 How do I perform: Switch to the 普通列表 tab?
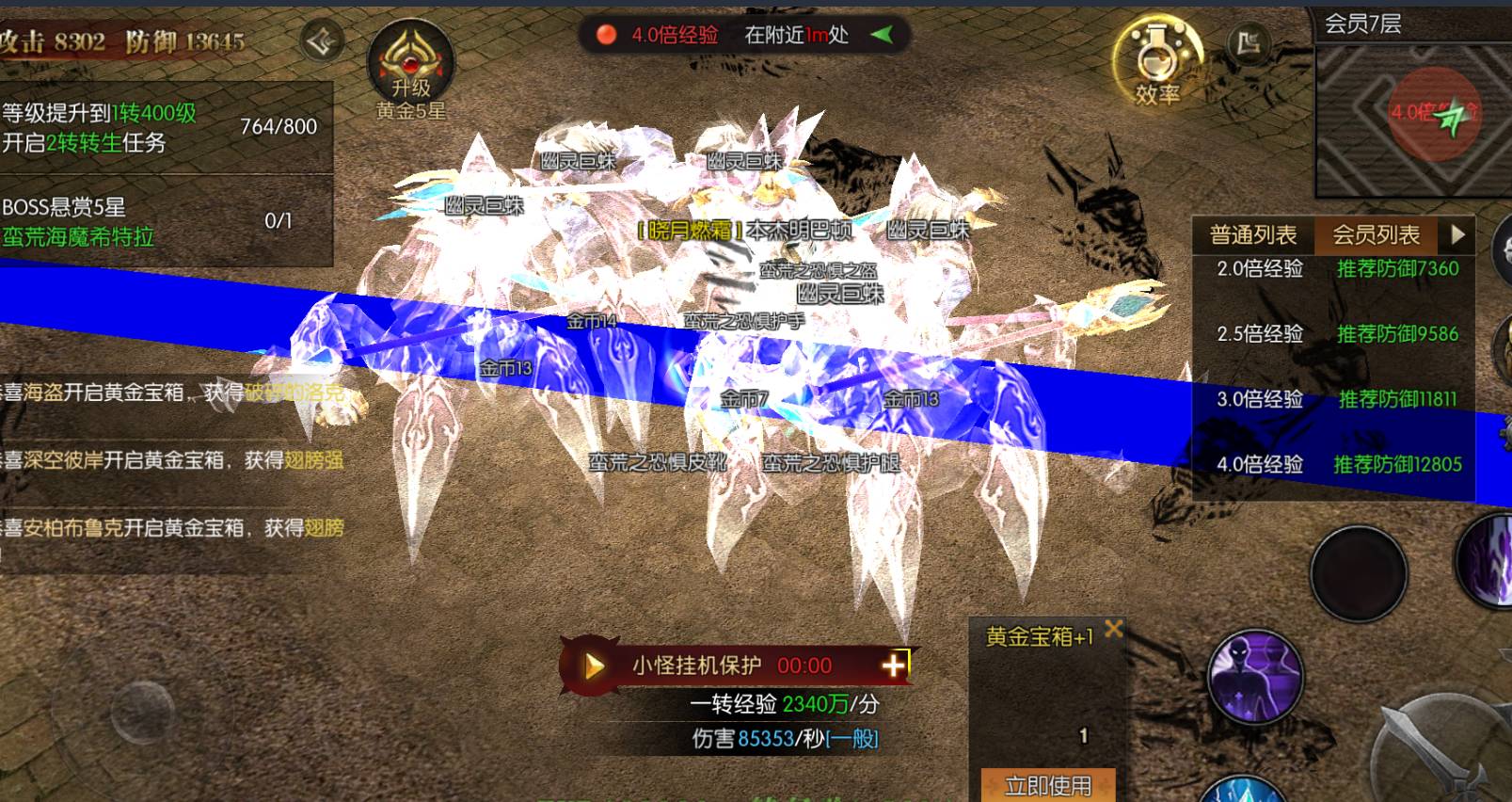pyautogui.click(x=1252, y=234)
